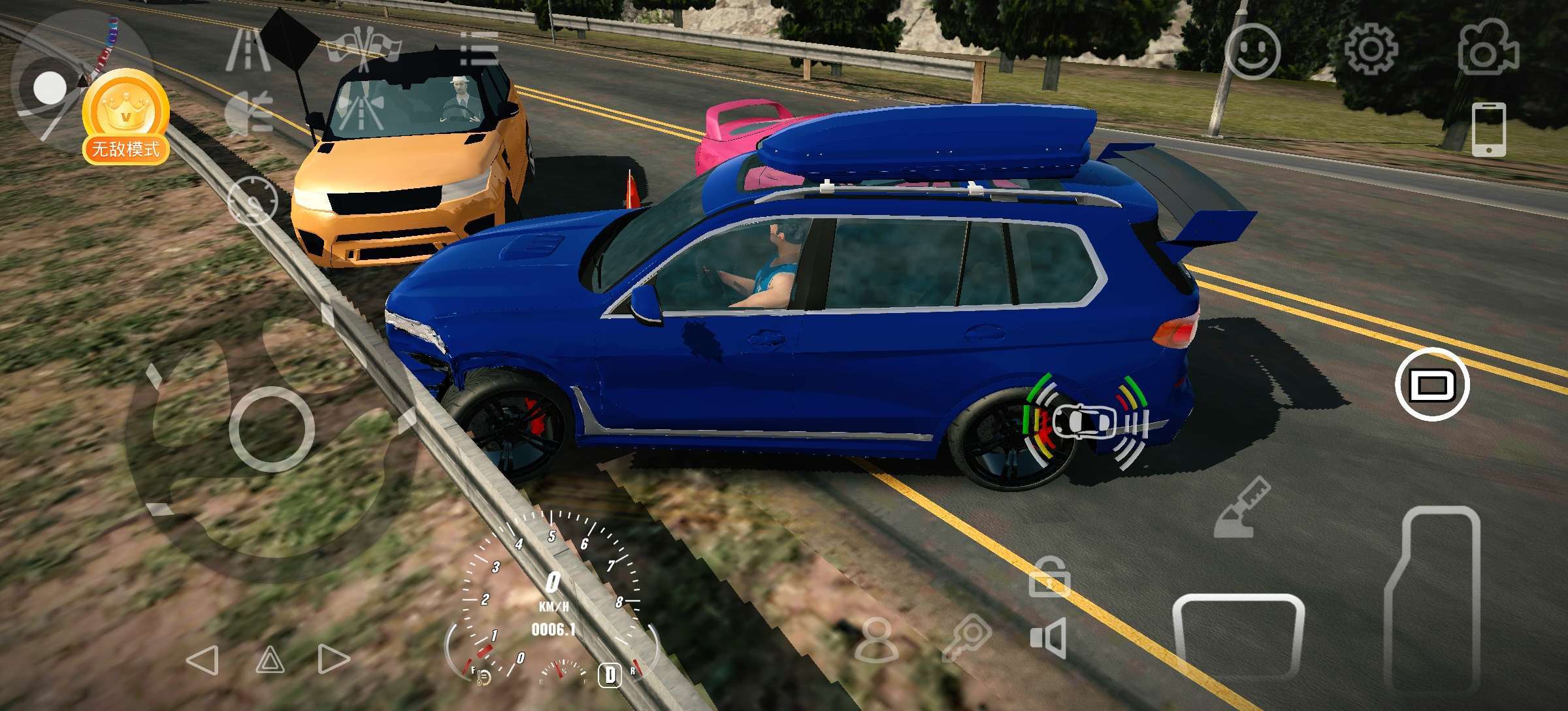
Task: Turn on the hazard lights triangle
Action: 270,660
